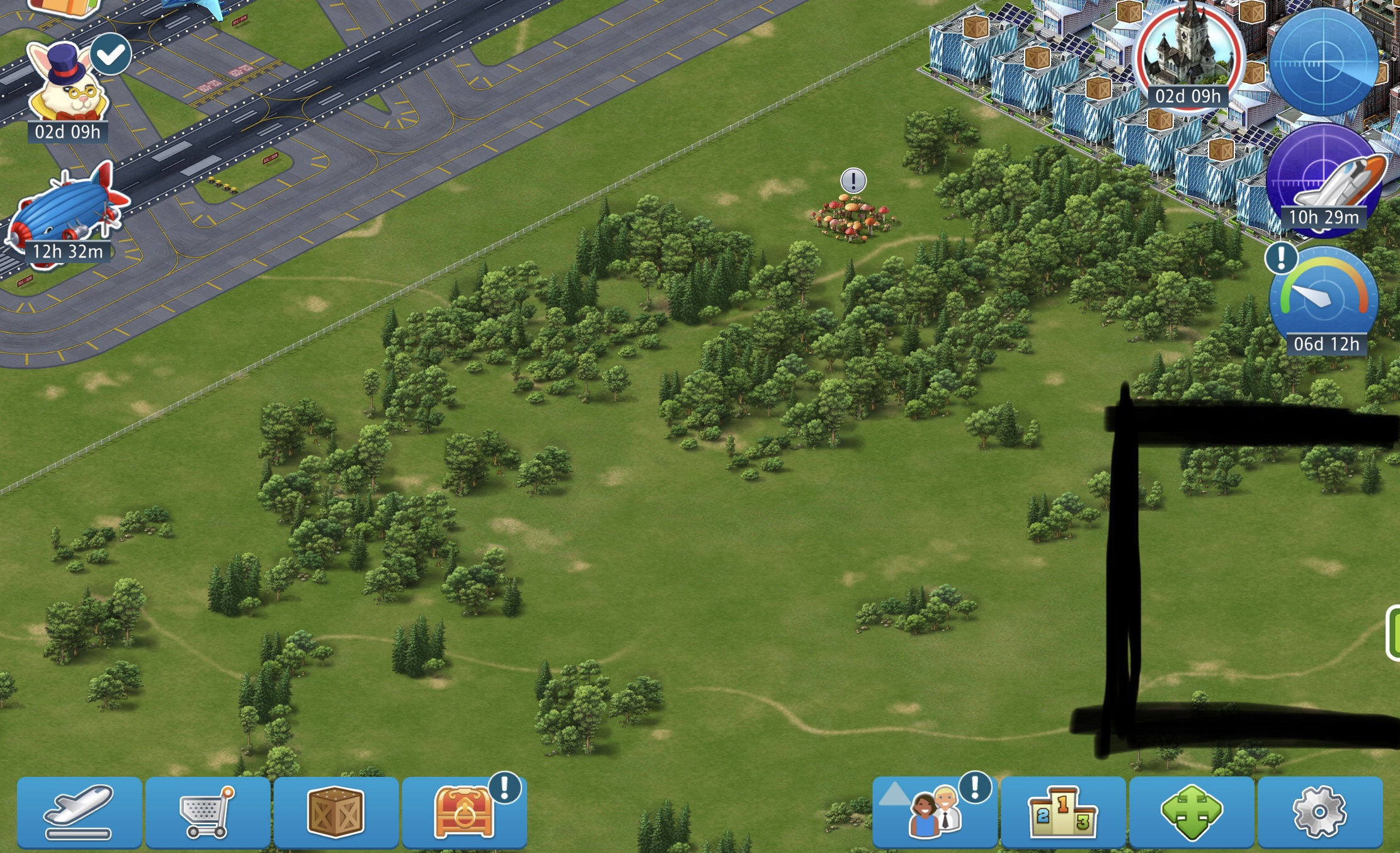
Task: Open the blue radar scope icon
Action: click(x=1323, y=62)
